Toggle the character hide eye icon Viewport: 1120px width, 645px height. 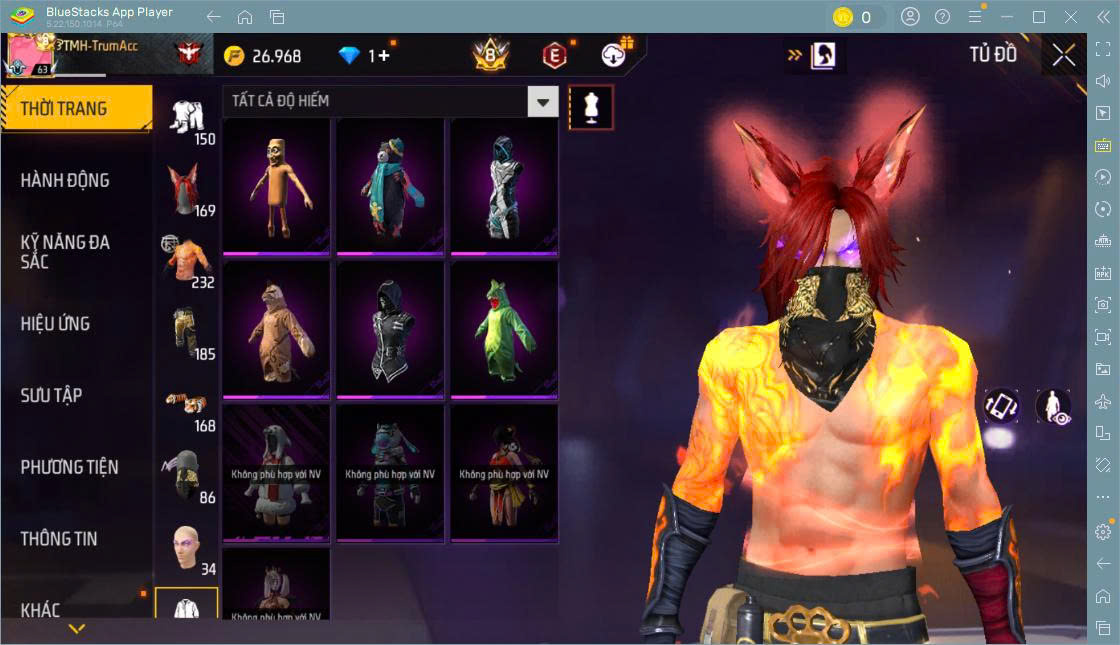(x=1054, y=406)
